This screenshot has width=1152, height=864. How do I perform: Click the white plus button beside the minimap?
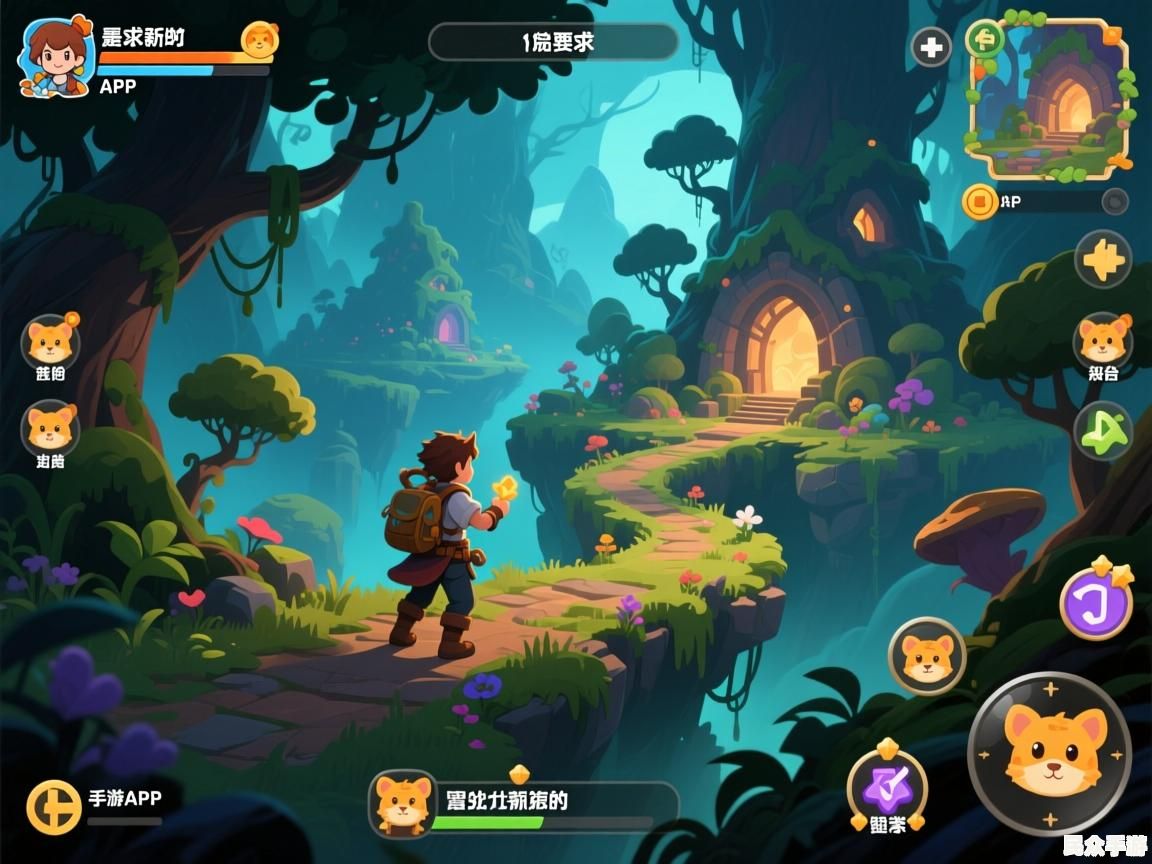931,47
